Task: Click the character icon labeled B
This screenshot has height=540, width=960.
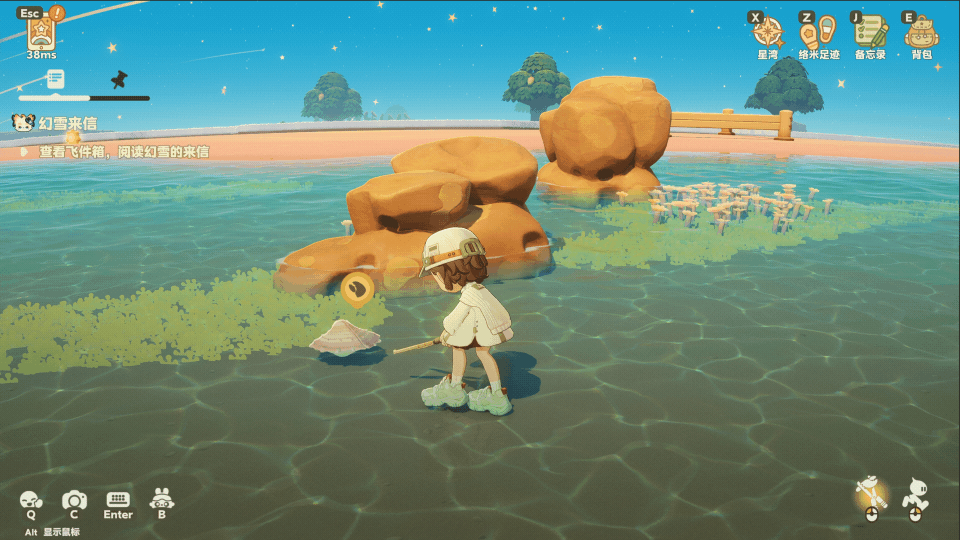Action: coord(162,498)
